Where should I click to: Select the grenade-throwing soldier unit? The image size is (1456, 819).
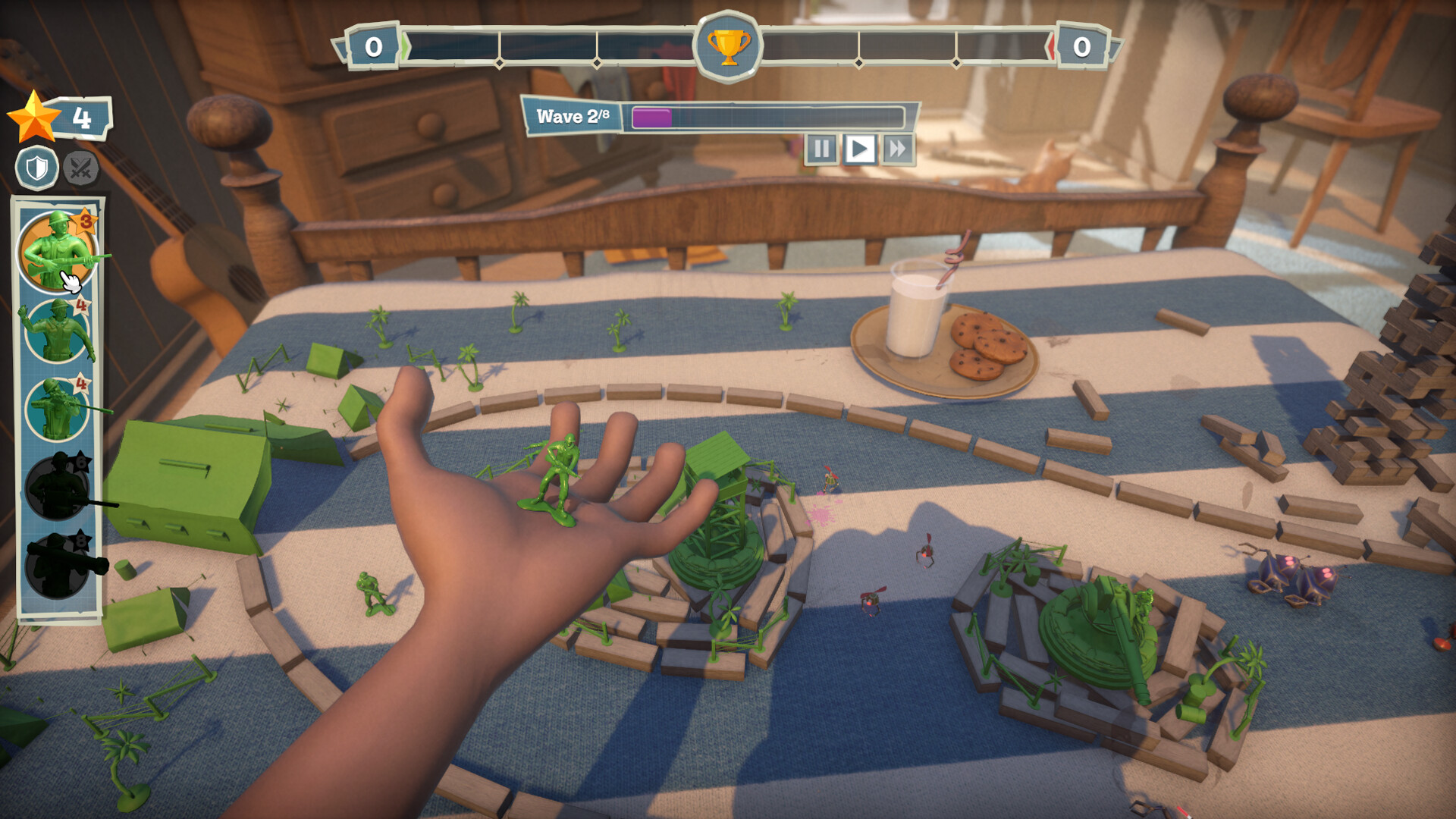(57, 330)
